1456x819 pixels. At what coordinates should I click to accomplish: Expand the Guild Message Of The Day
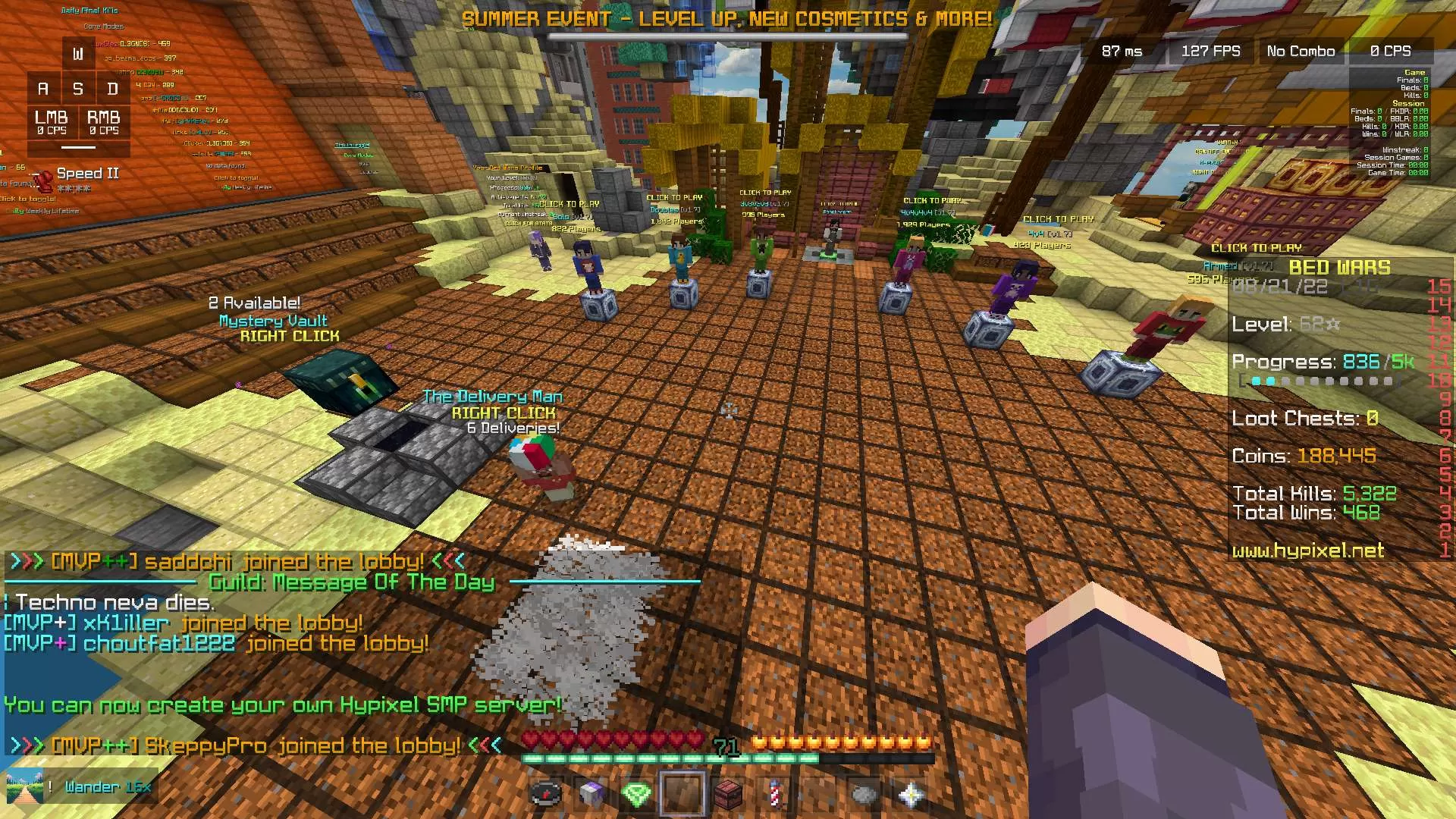click(x=350, y=581)
